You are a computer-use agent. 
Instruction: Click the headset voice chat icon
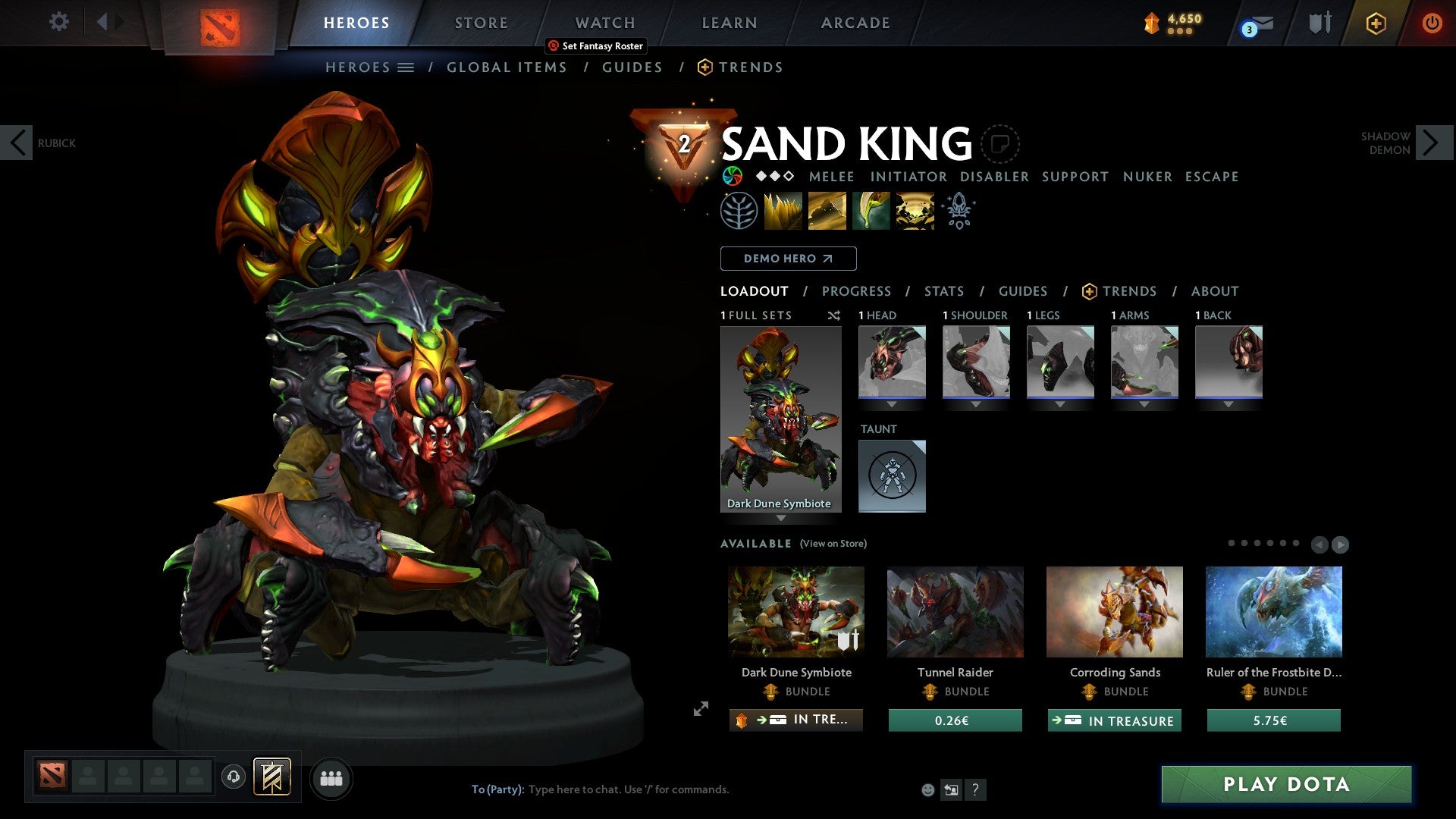tap(233, 777)
